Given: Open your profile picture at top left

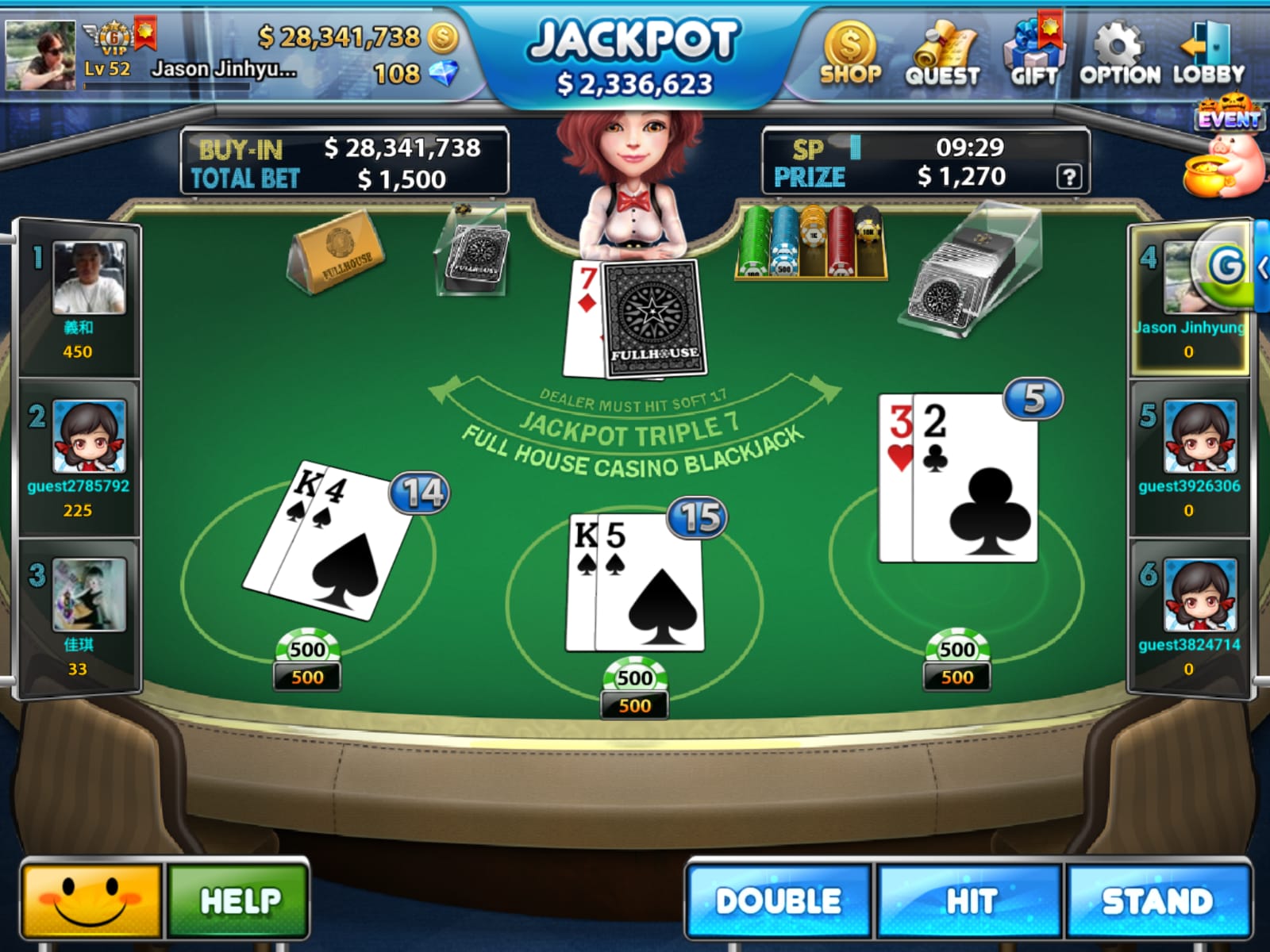Looking at the screenshot, I should pos(40,54).
